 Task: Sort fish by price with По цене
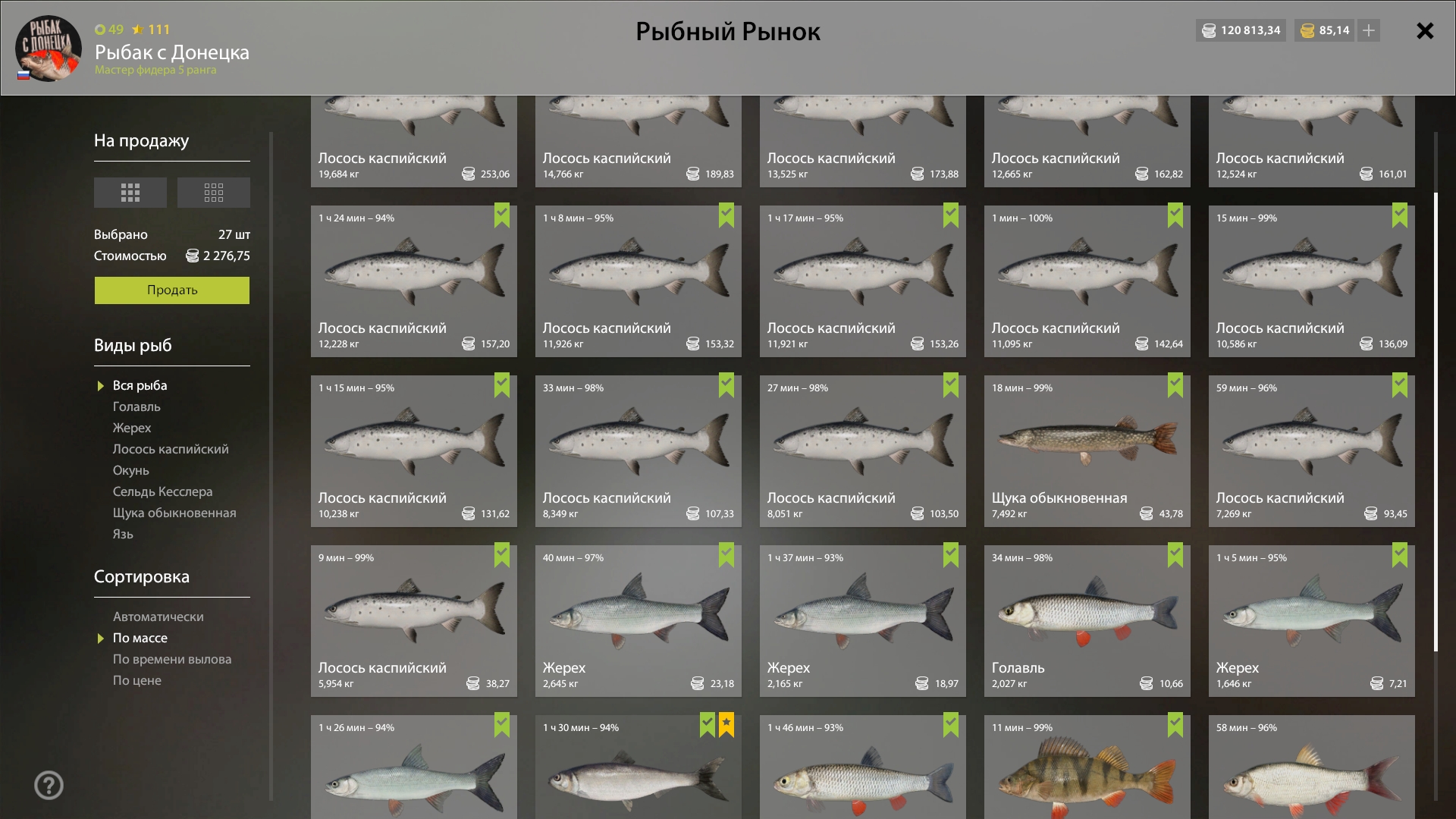click(x=137, y=681)
